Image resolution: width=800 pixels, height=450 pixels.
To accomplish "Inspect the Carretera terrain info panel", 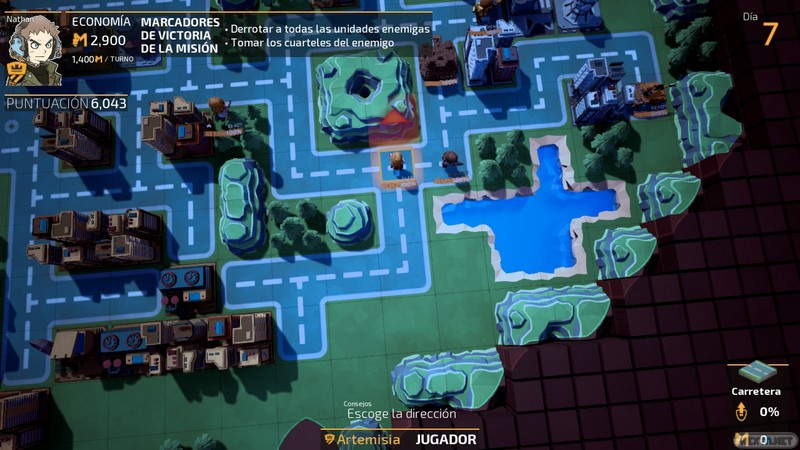I will pos(757,392).
